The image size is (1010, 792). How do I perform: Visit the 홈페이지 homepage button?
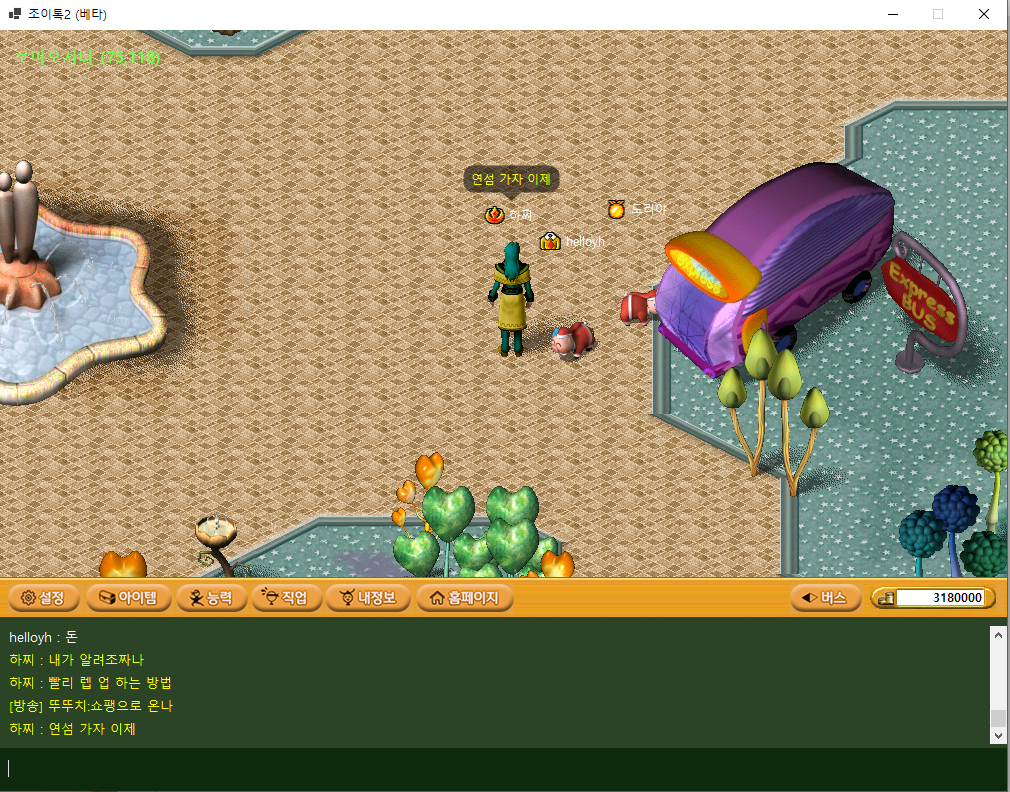pos(464,598)
